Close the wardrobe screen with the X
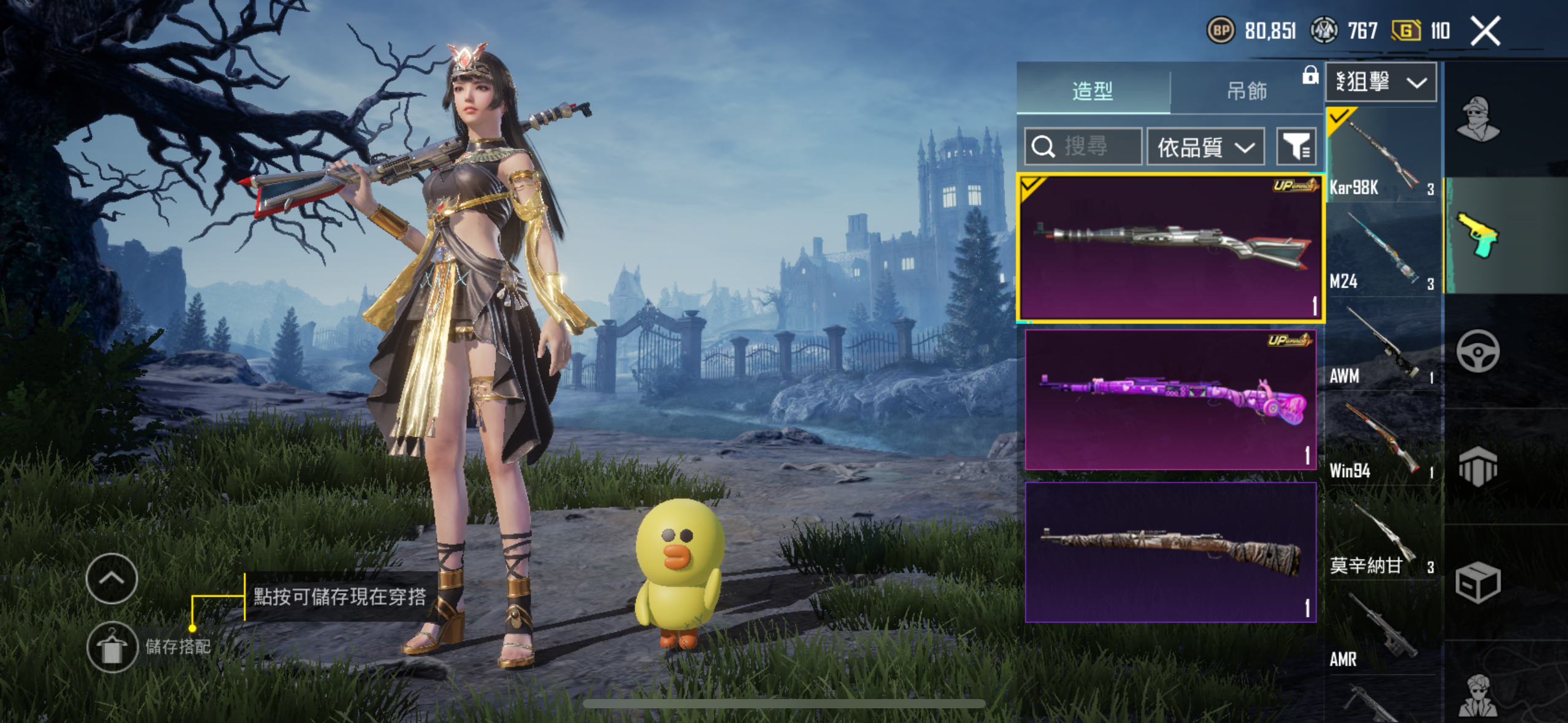1568x723 pixels. [x=1485, y=31]
